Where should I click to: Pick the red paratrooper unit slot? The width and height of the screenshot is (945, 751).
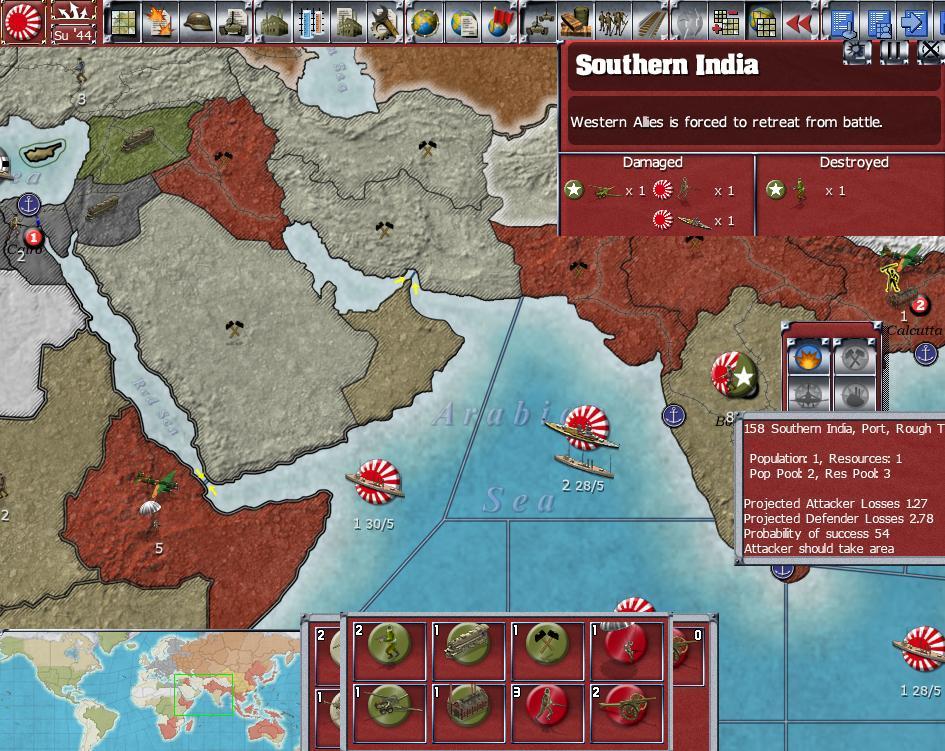625,652
